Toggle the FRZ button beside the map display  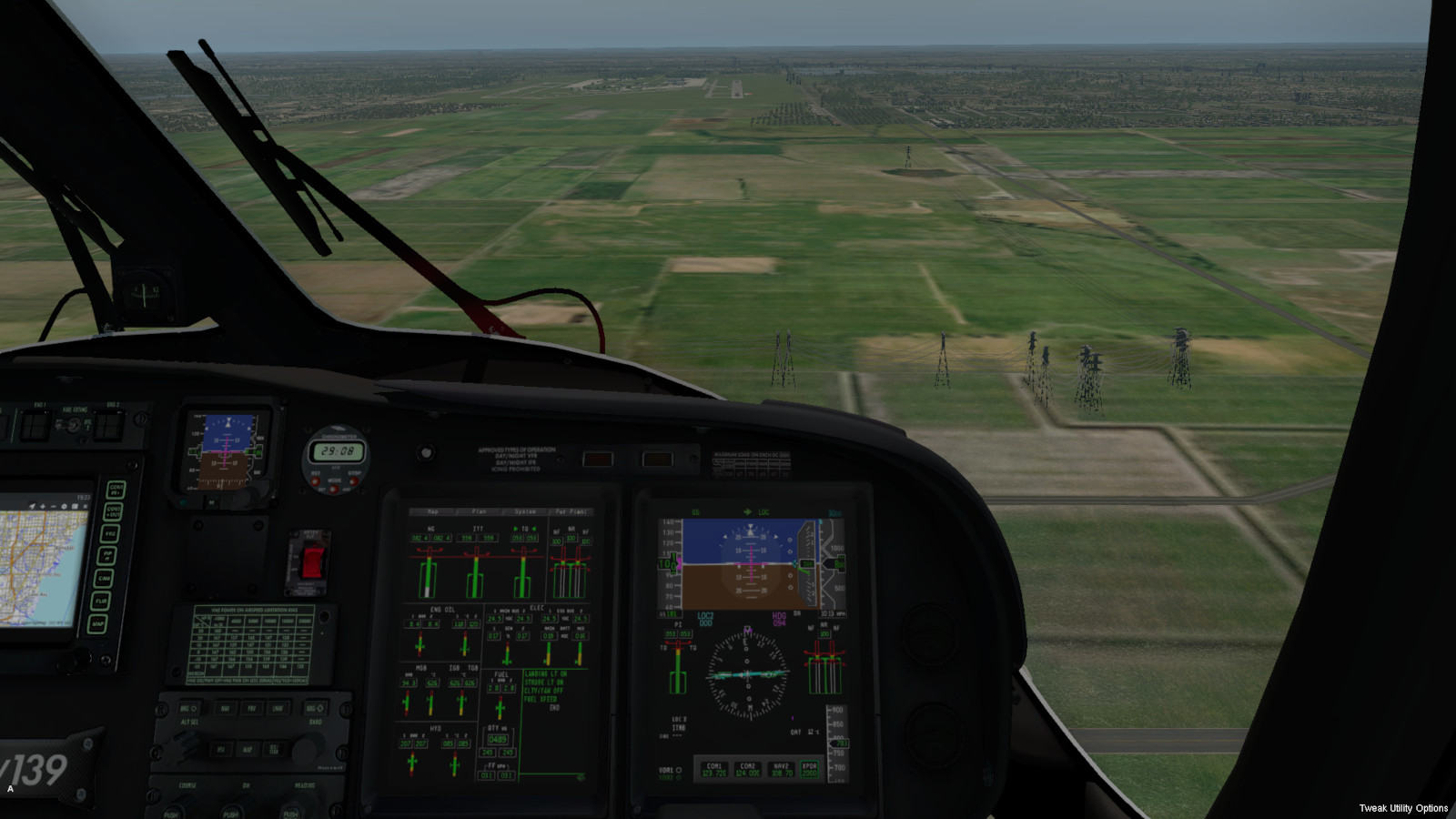[x=110, y=533]
